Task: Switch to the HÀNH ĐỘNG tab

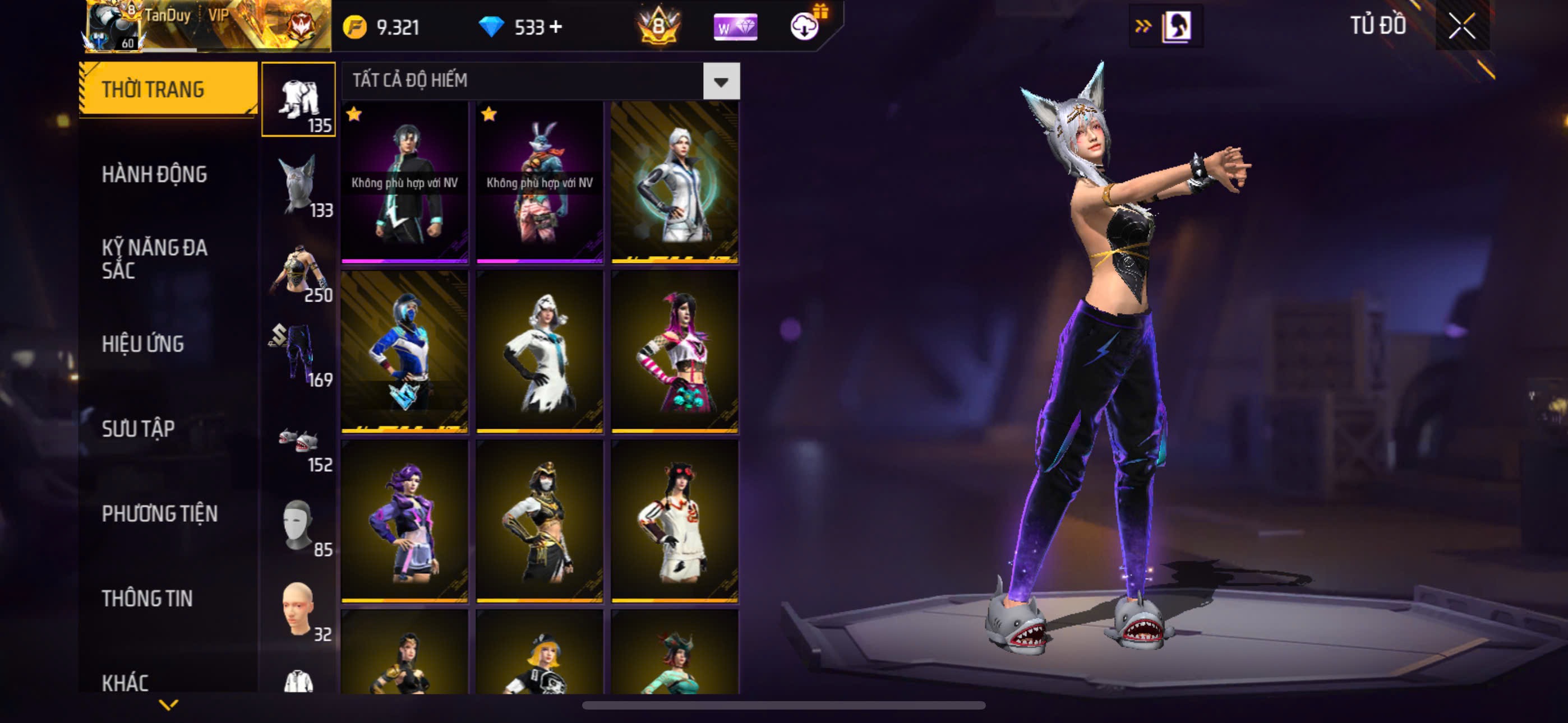Action: 154,175
